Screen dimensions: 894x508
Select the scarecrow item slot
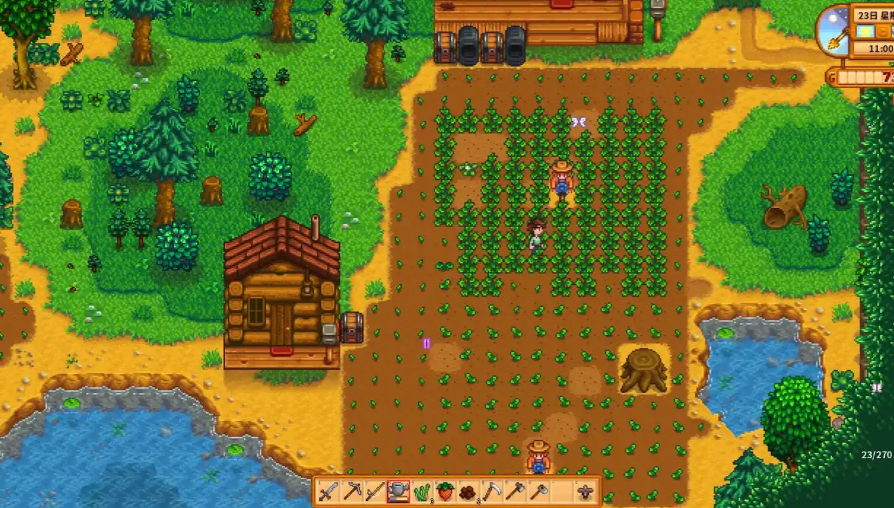coord(585,491)
